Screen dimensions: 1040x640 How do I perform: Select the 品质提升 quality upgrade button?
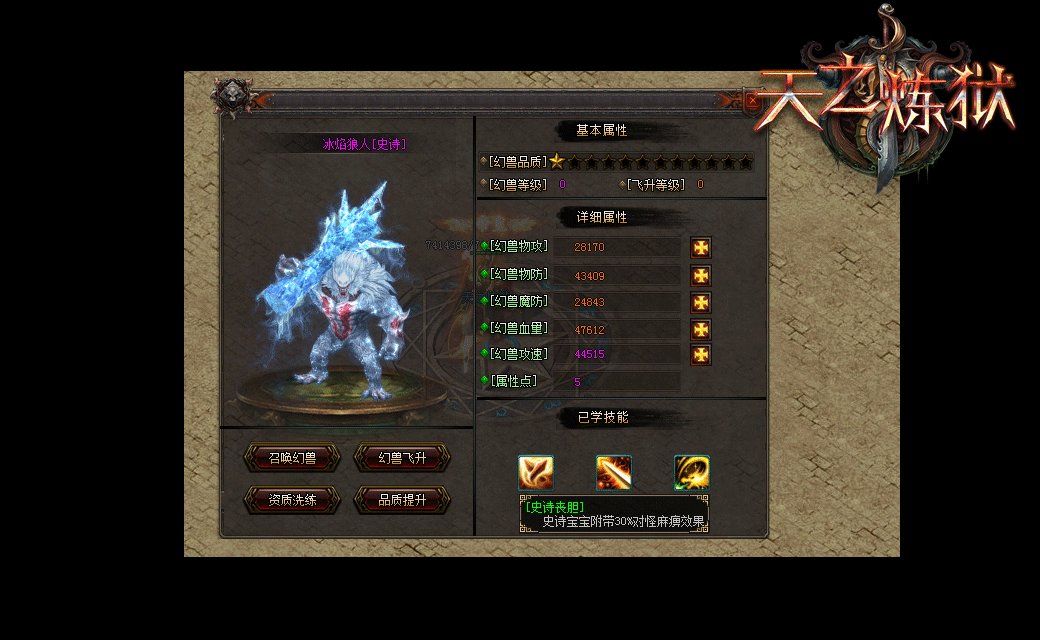coord(402,500)
